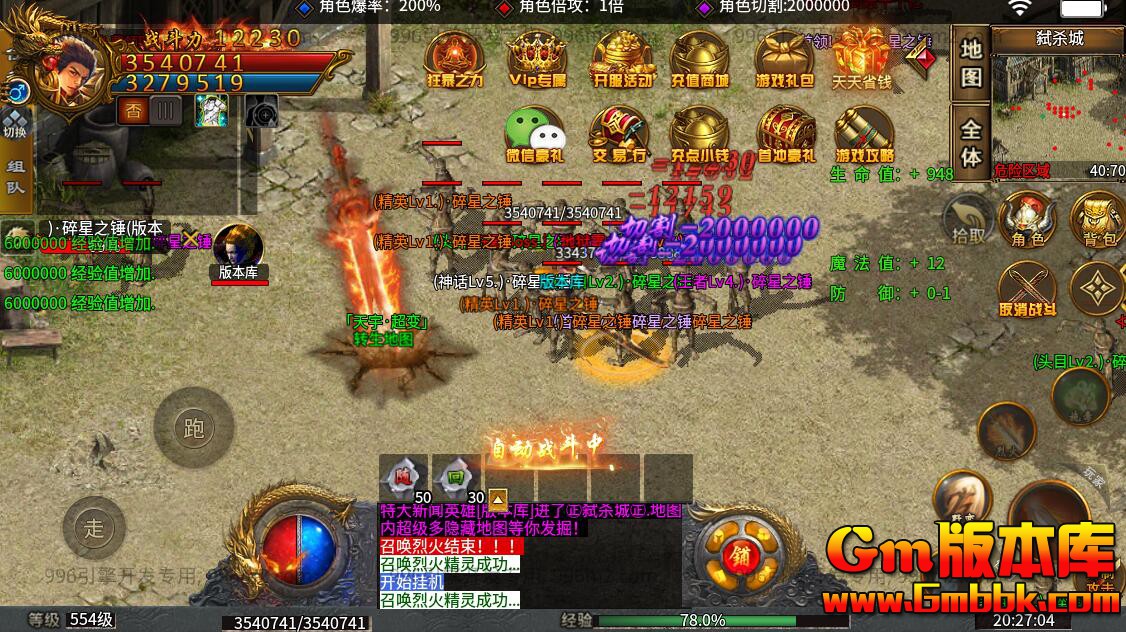Viewport: 1126px width, 632px height.
Task: Open the 游戏礼包 gift pack icon
Action: [x=784, y=58]
